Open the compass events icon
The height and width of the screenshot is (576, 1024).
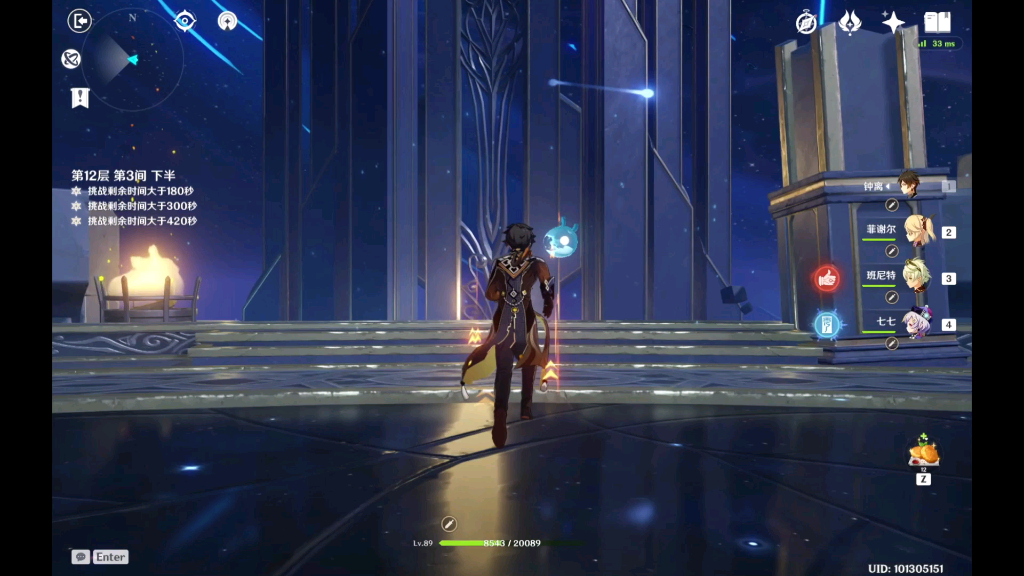pyautogui.click(x=806, y=22)
